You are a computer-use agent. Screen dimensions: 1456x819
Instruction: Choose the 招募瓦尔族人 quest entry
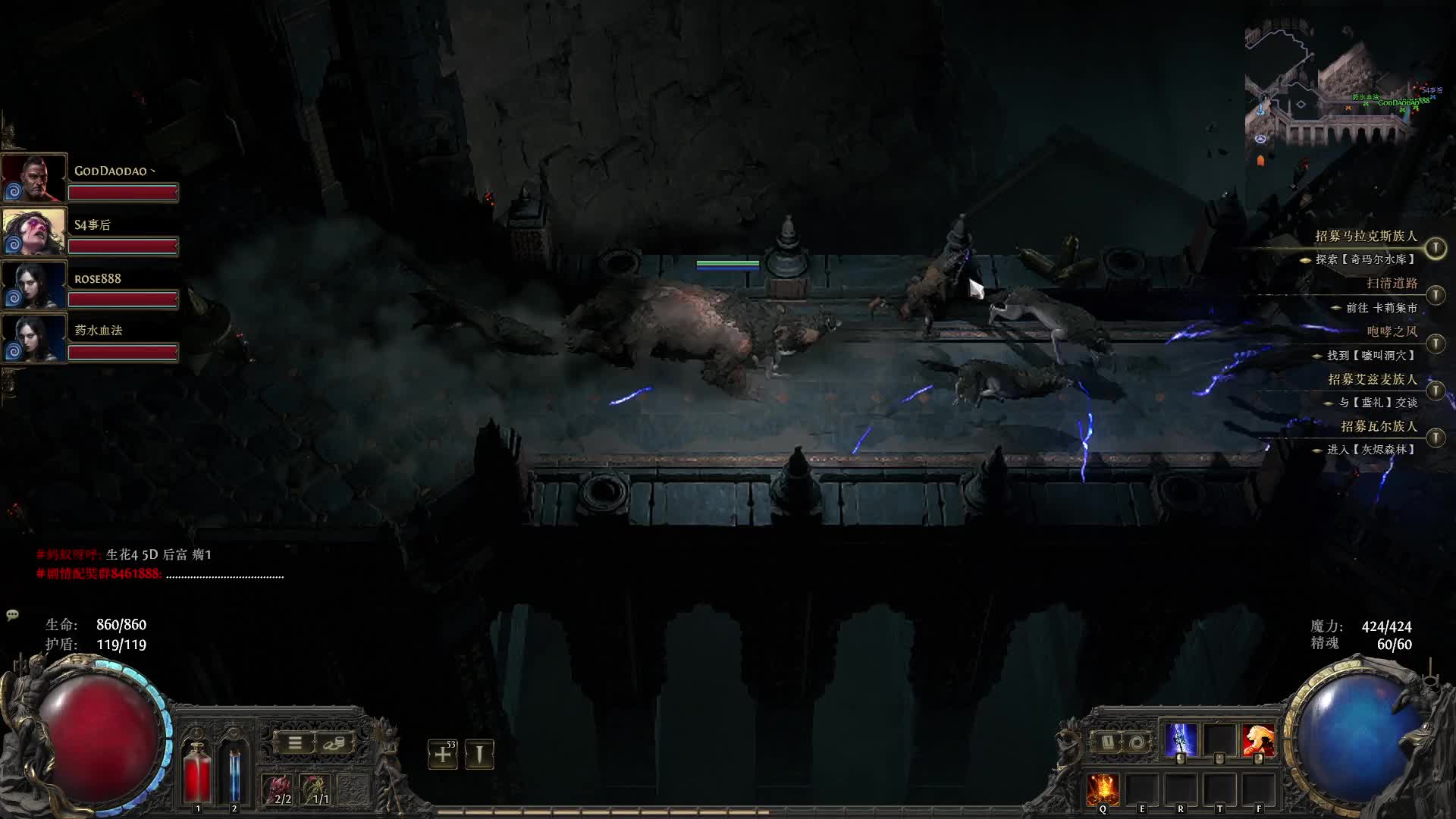1378,426
